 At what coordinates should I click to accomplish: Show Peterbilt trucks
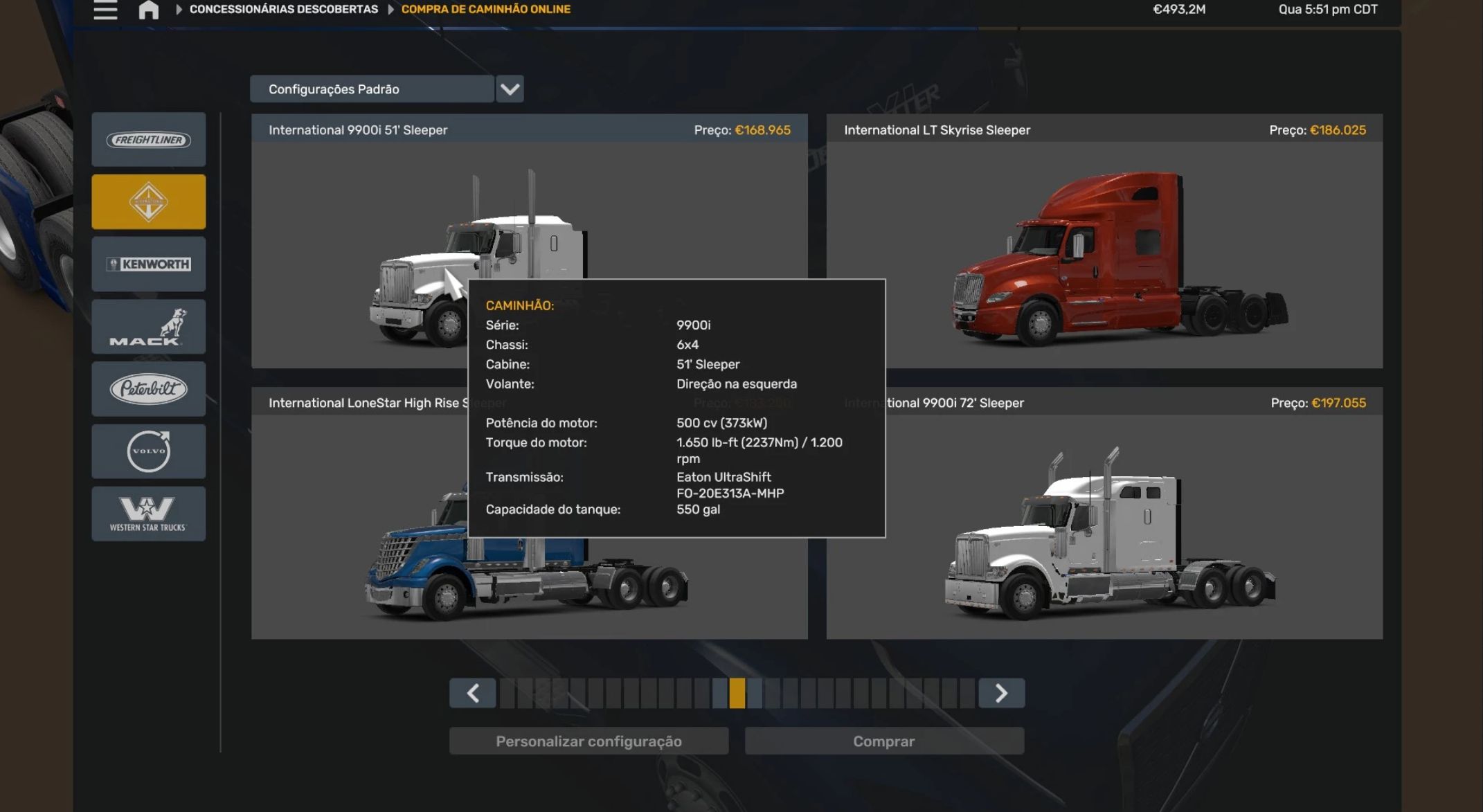click(149, 389)
